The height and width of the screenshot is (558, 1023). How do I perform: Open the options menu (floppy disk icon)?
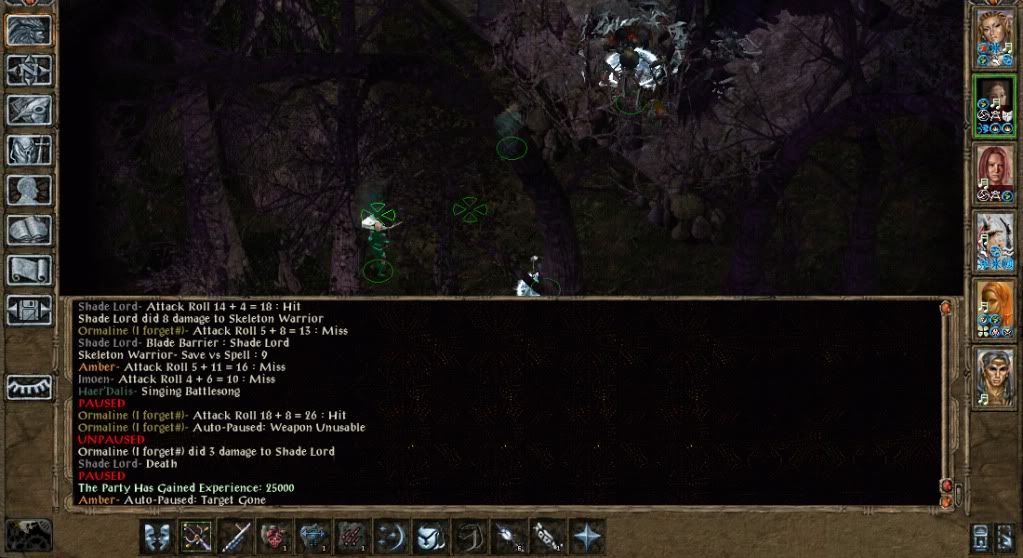(x=29, y=309)
